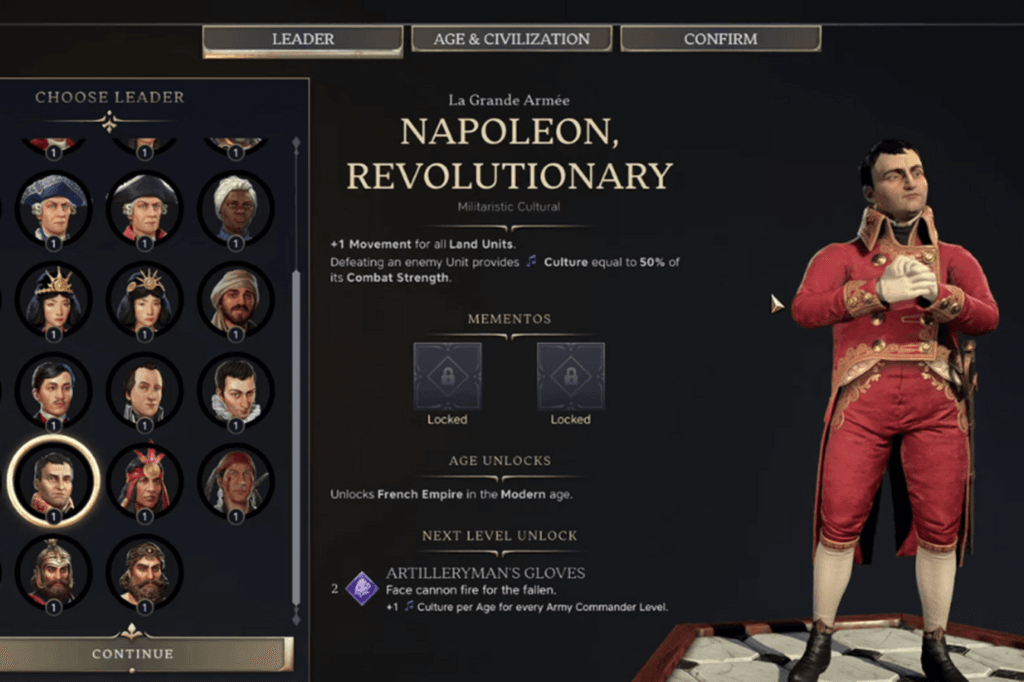
Task: Choose the woman with the sun disc headdress
Action: 145,299
